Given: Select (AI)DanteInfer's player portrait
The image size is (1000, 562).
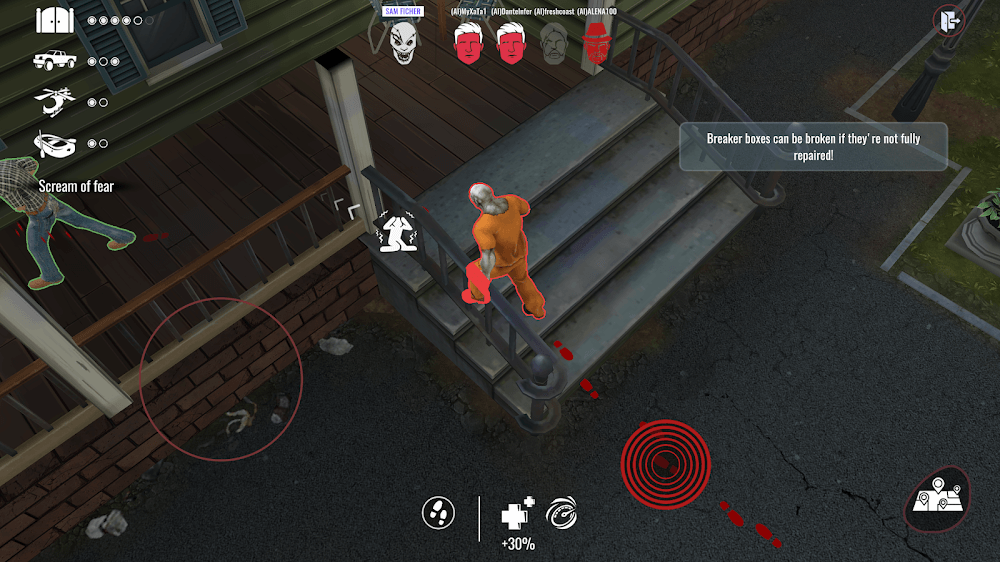Looking at the screenshot, I should coord(511,44).
